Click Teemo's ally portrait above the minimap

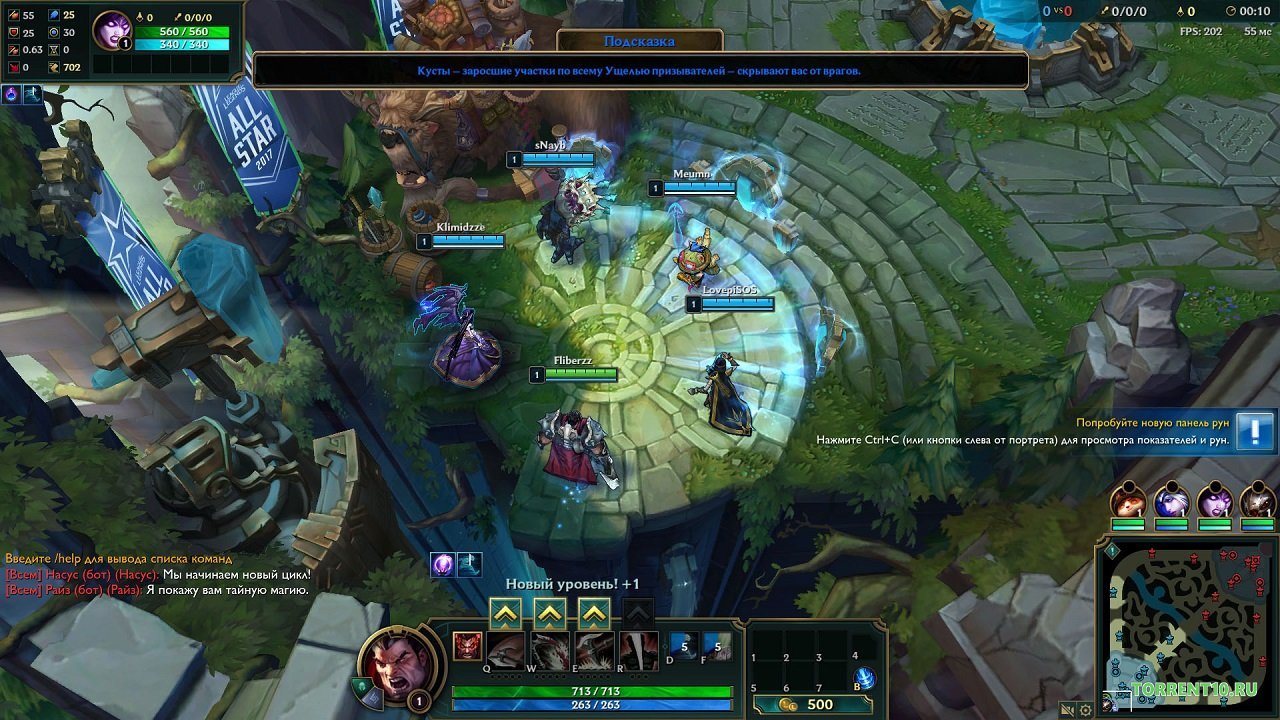(x=1127, y=503)
